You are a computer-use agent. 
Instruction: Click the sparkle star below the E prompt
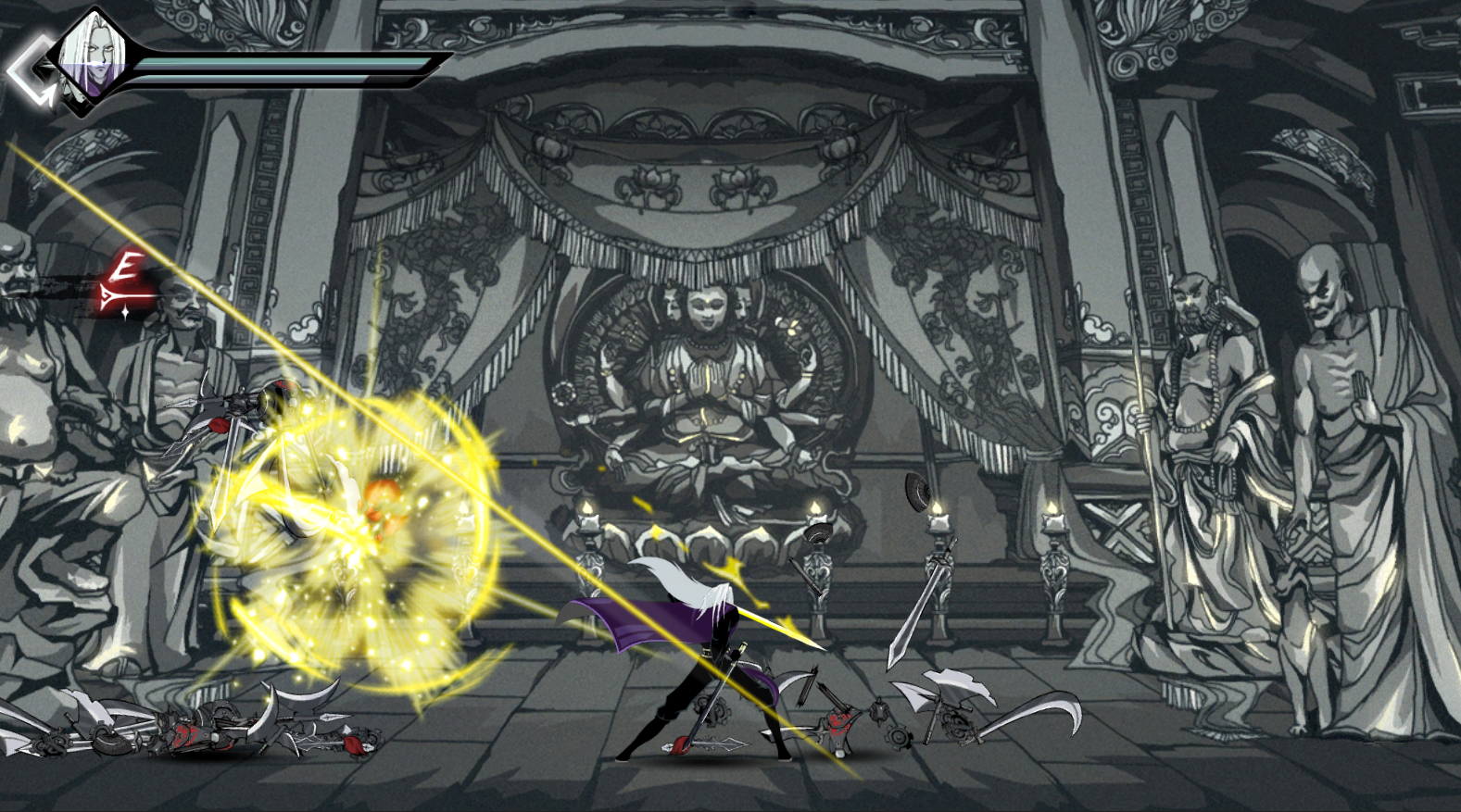[125, 312]
